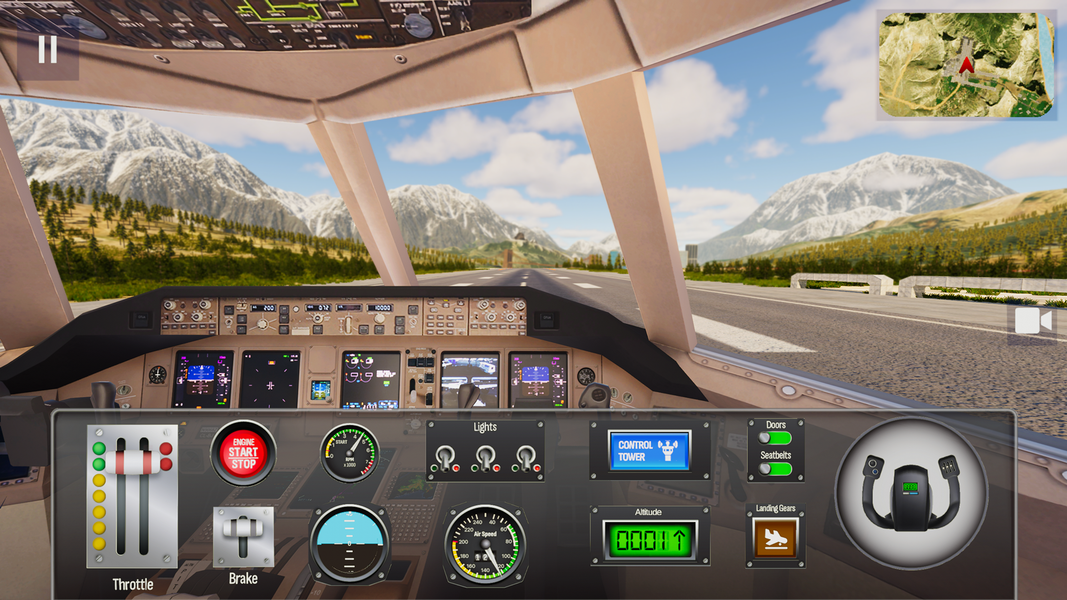Contact the Control Tower
The width and height of the screenshot is (1067, 600).
[x=649, y=450]
